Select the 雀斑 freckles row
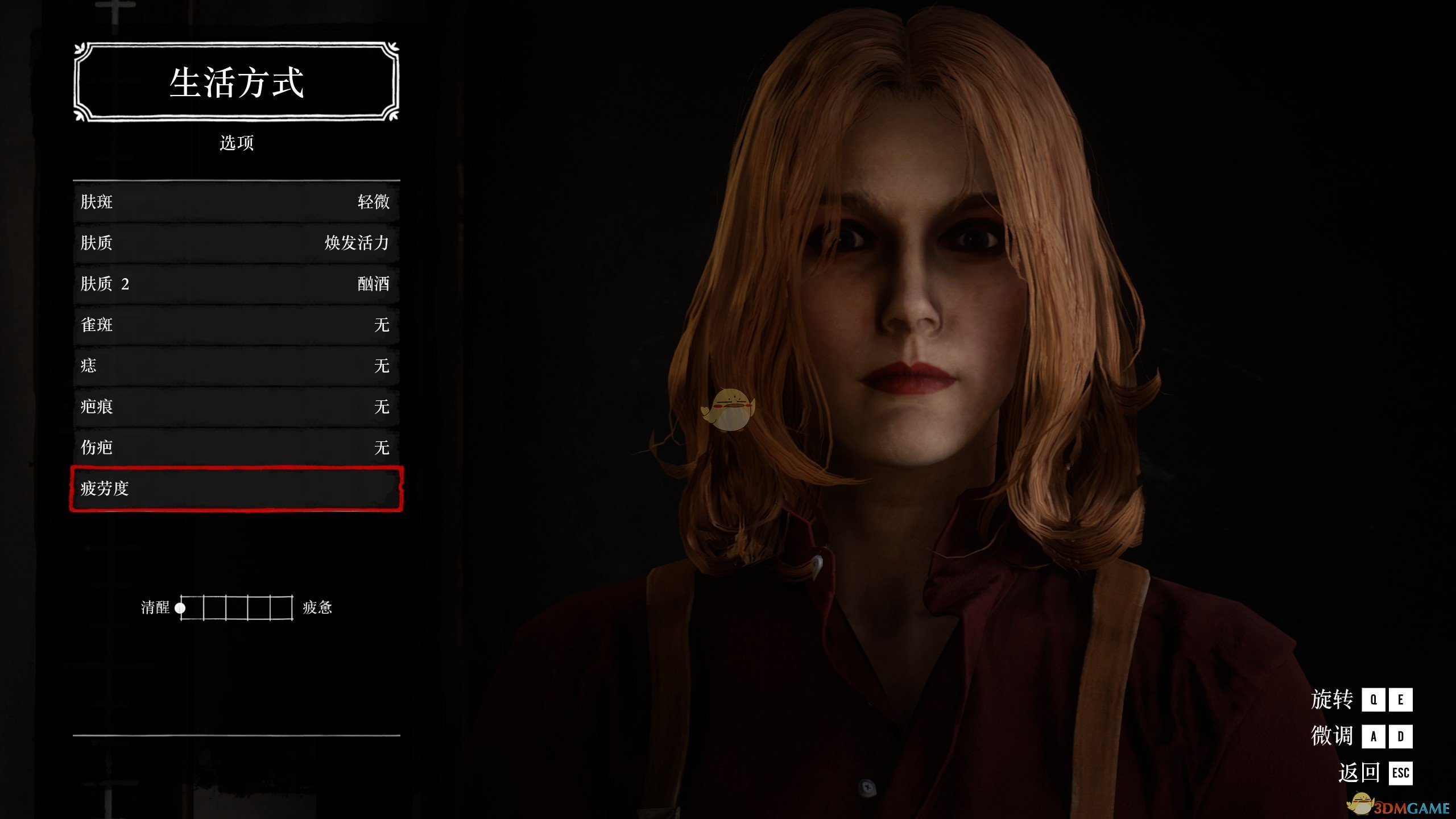Viewport: 1456px width, 819px height. point(236,325)
